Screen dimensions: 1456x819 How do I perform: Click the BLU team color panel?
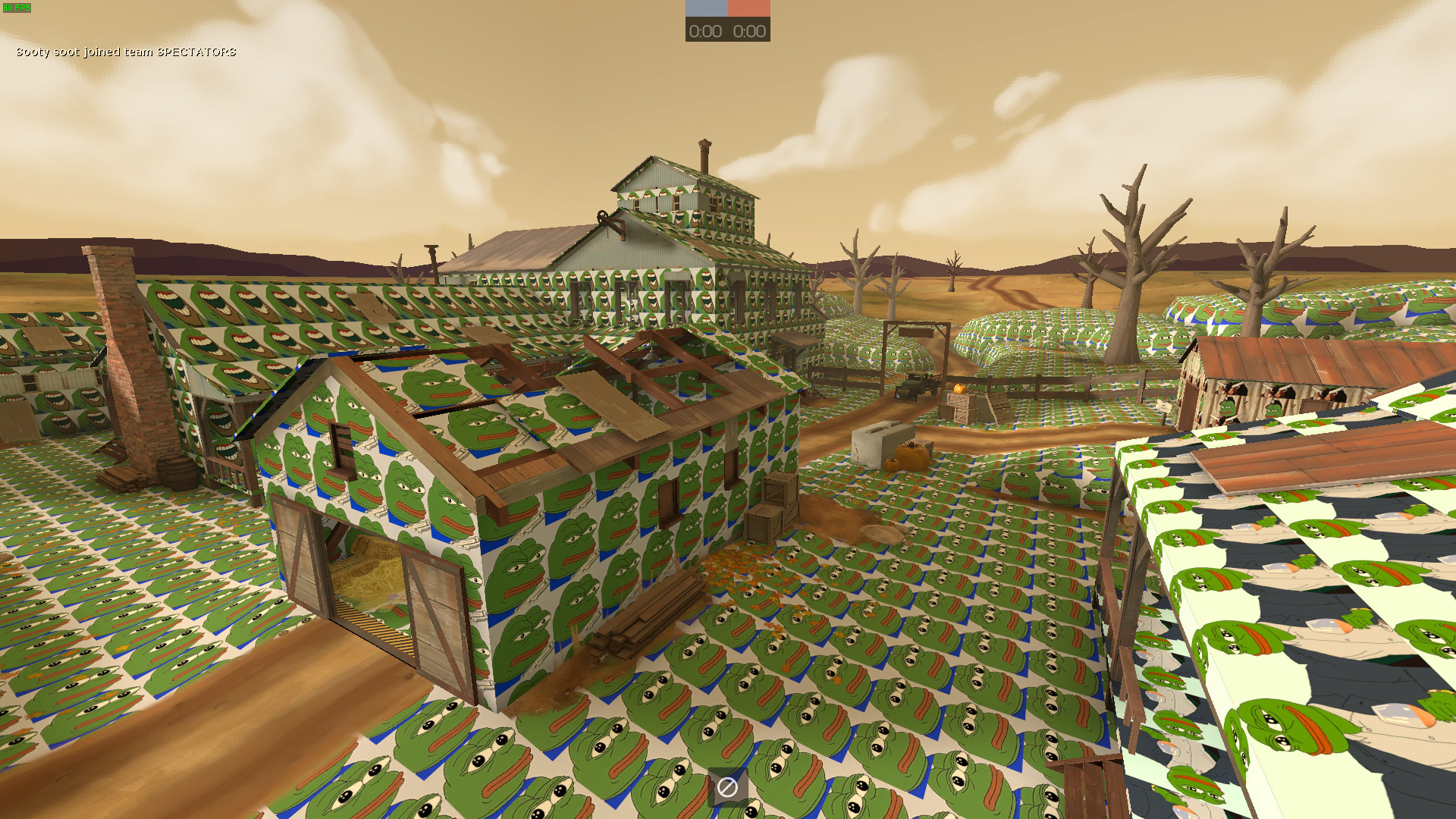[704, 9]
